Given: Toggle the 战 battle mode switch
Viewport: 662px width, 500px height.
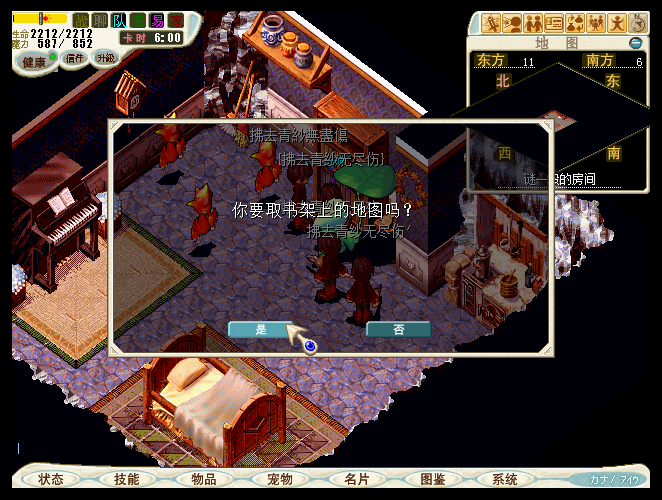Looking at the screenshot, I should click(81, 19).
